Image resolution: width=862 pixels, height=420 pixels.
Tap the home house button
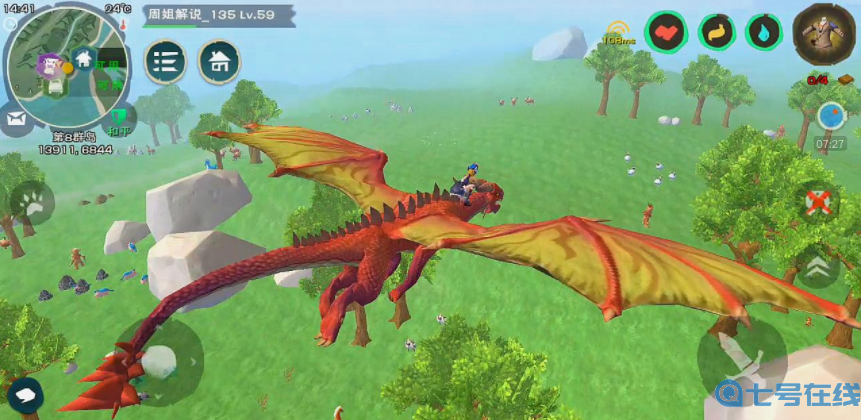pyautogui.click(x=219, y=62)
